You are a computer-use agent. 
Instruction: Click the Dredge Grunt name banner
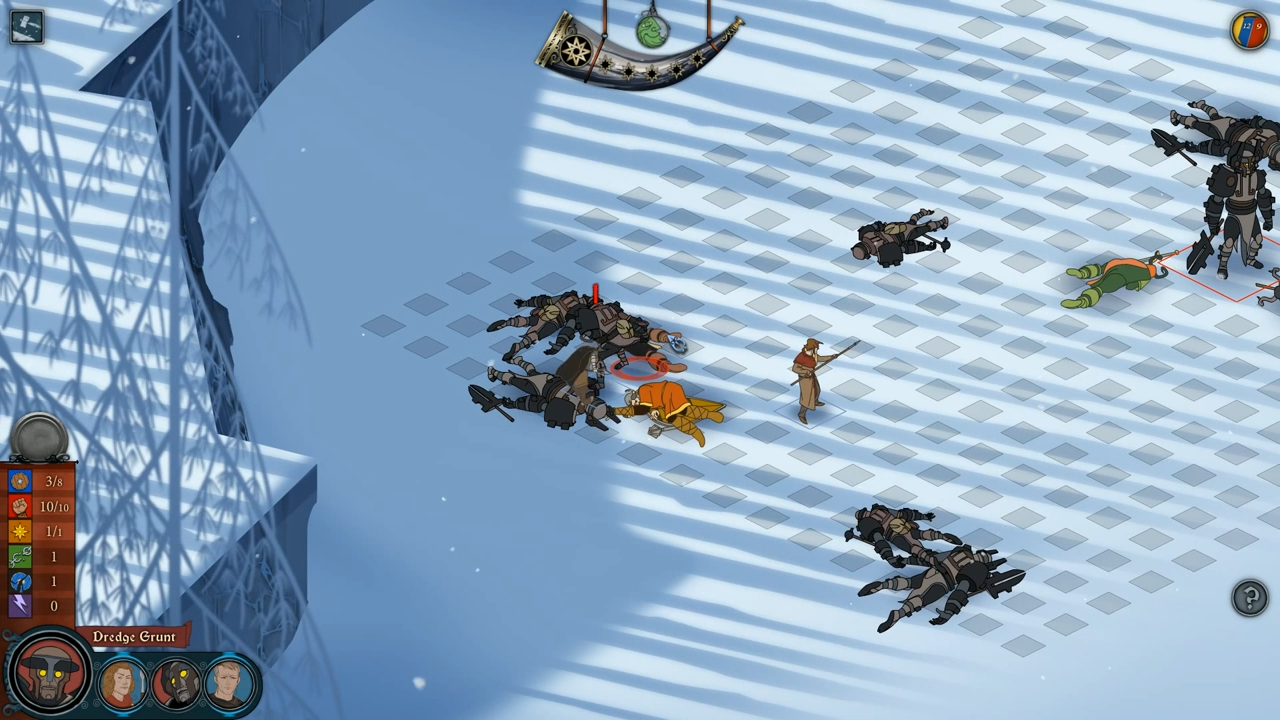(x=133, y=637)
